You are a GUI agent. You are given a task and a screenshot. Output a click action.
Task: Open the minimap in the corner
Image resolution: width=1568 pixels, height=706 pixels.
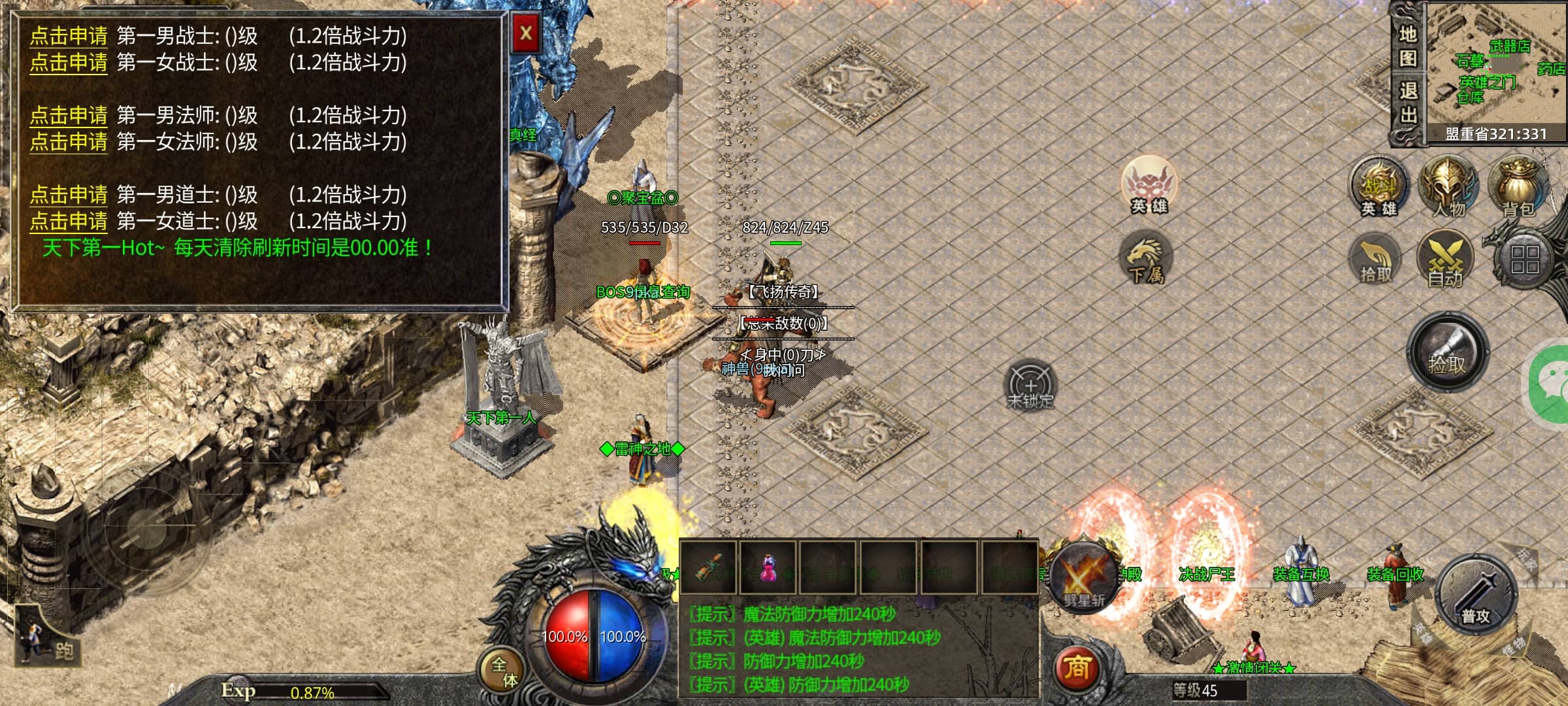(1495, 69)
